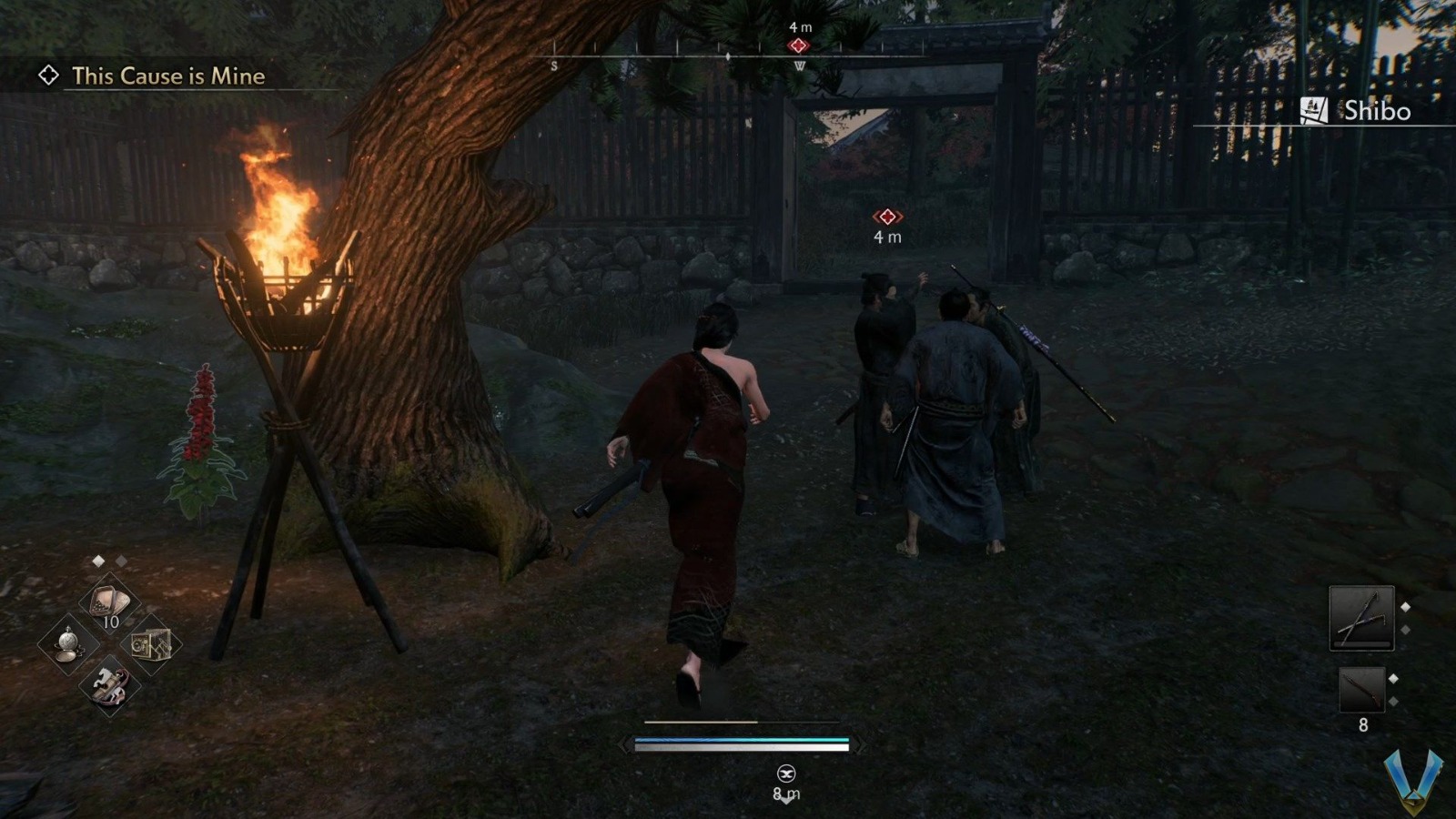
Task: Toggle the white diamond indicator near the sword icon
Action: pos(1405,607)
